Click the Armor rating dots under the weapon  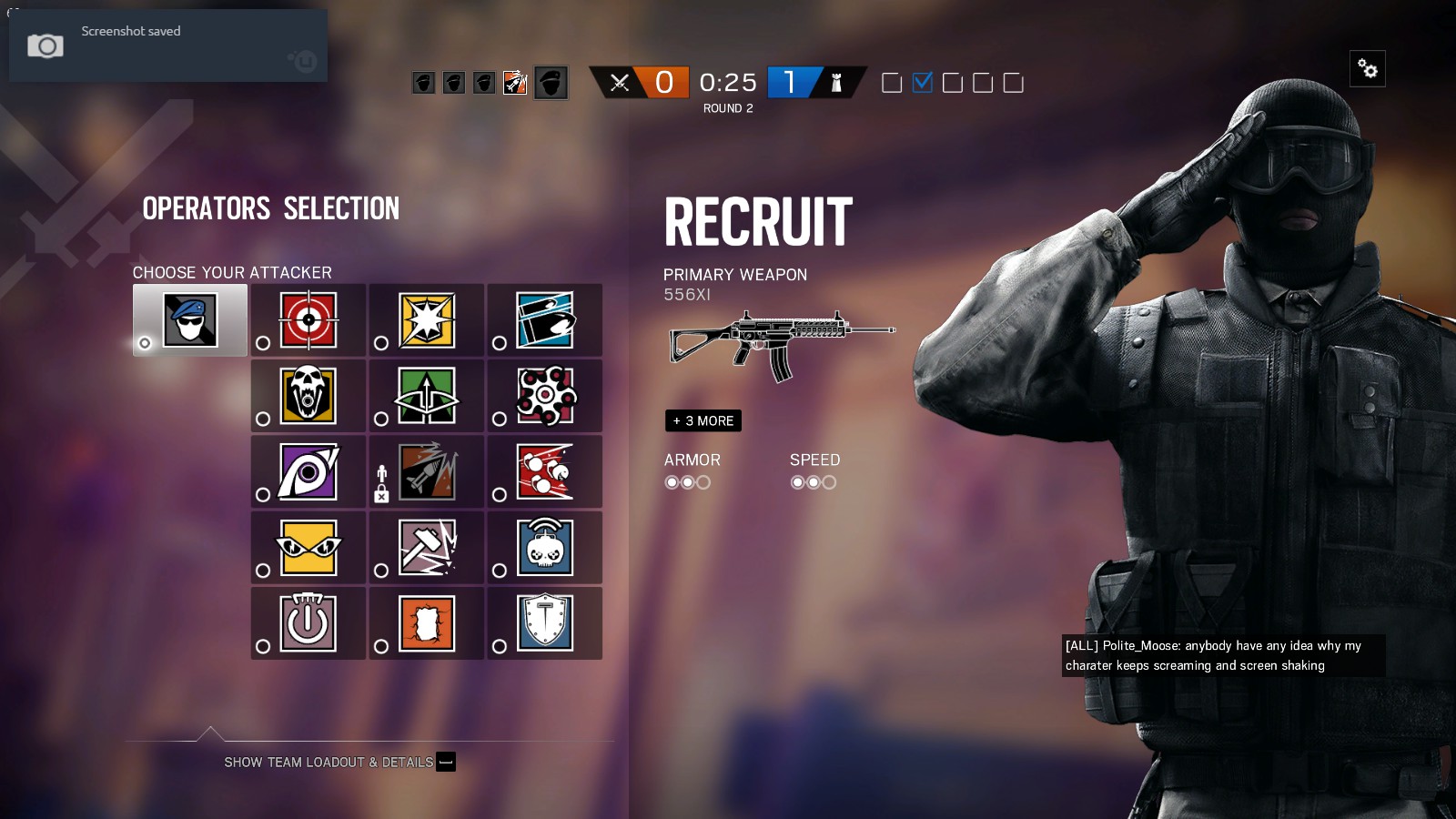point(685,482)
